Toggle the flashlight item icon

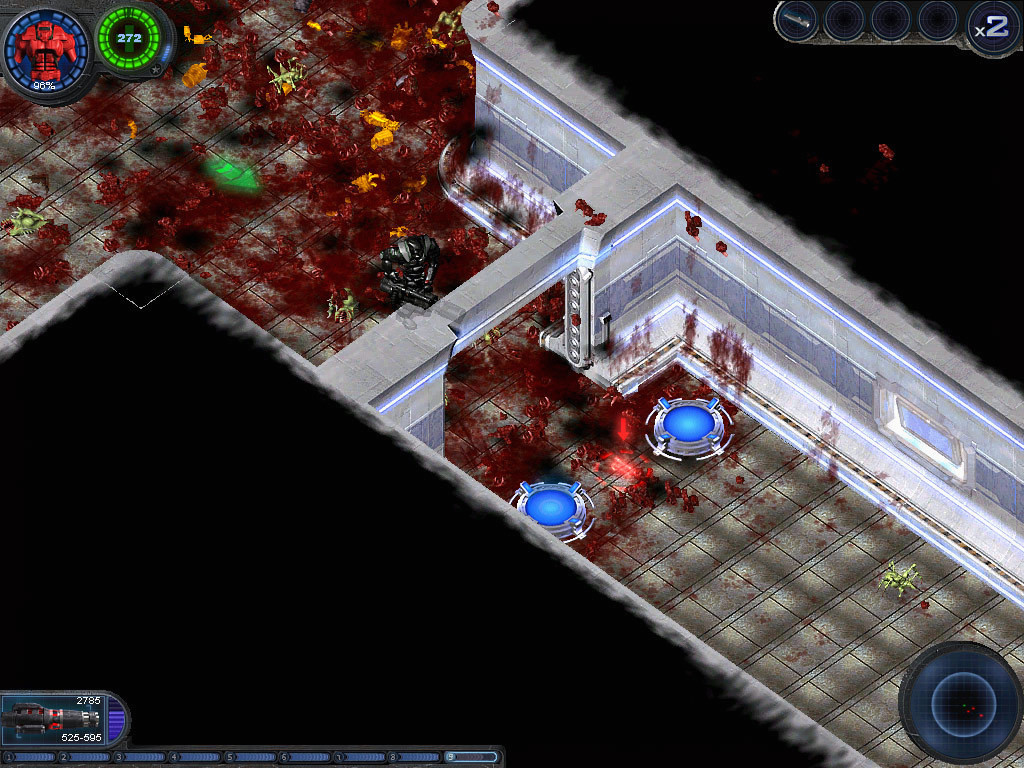tap(796, 21)
